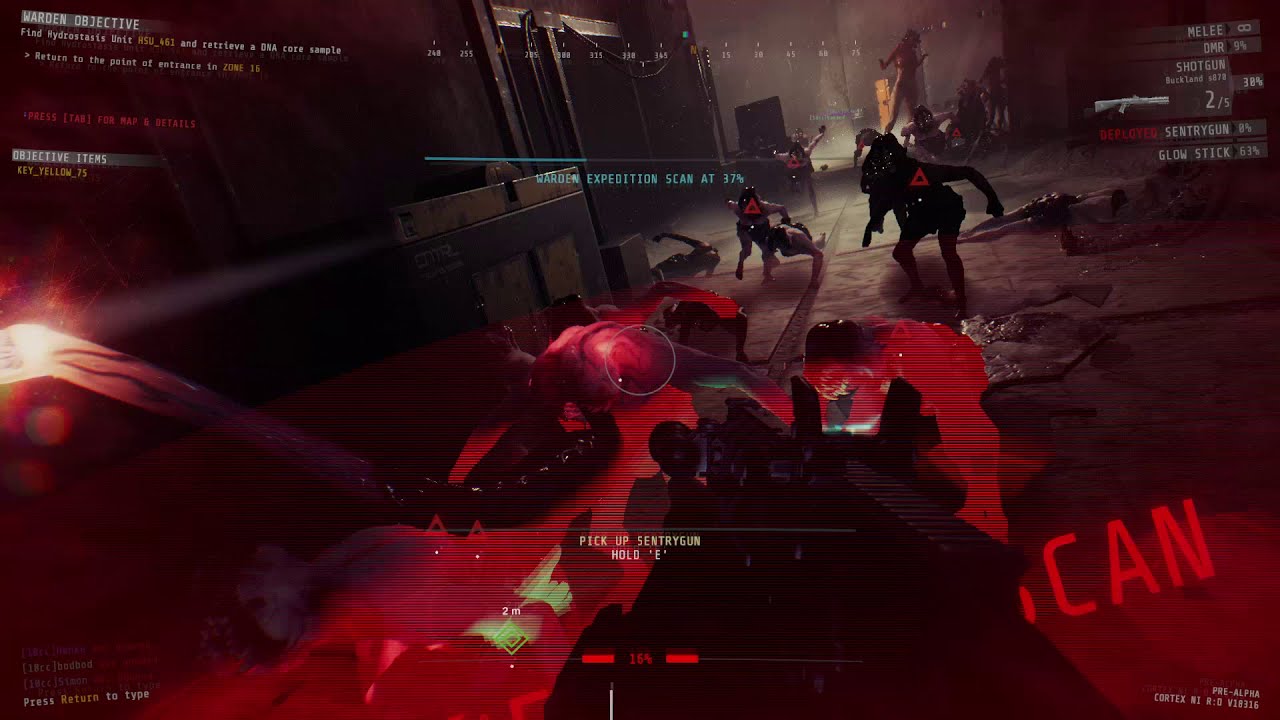Click the chat box input line
Viewport: 1280px width, 720px height.
point(86,698)
